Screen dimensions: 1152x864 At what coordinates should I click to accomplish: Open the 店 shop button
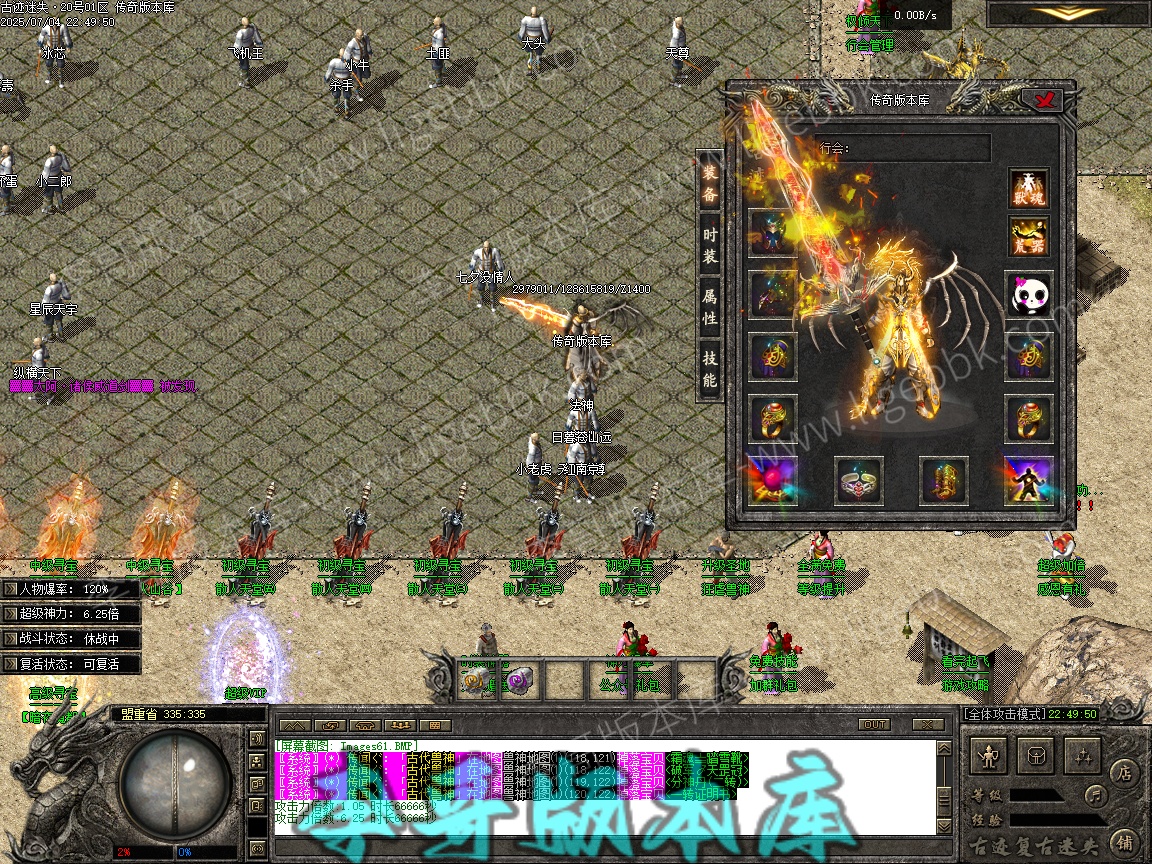click(1124, 772)
